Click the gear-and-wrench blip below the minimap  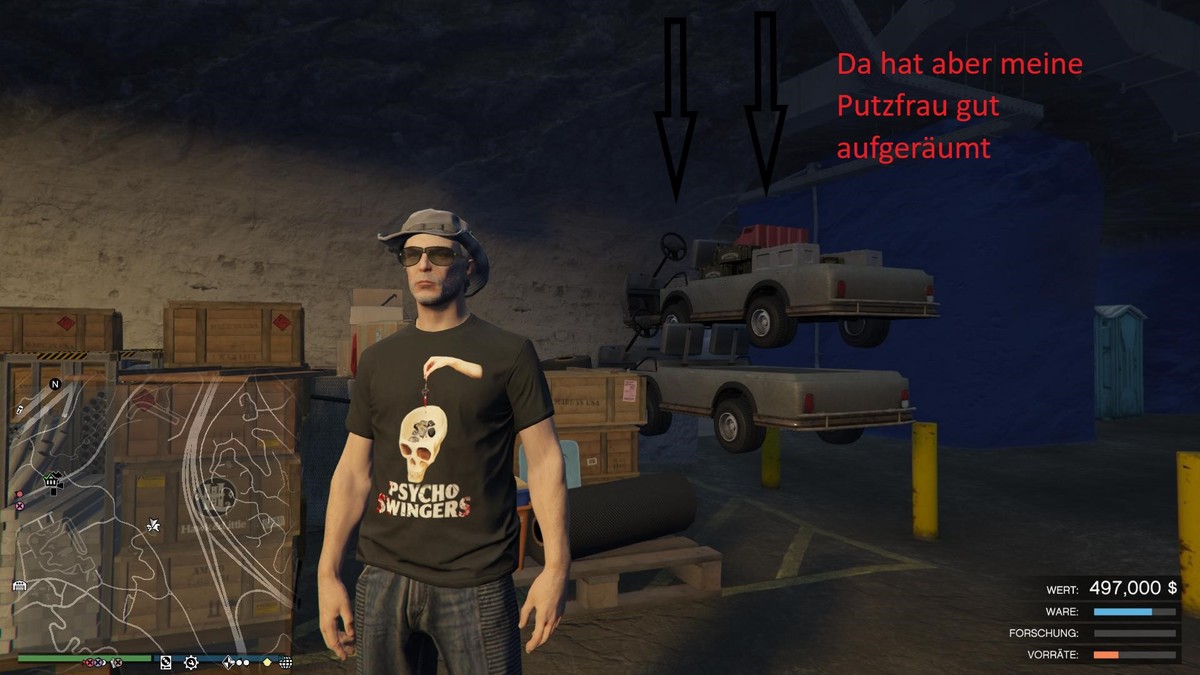coord(190,662)
